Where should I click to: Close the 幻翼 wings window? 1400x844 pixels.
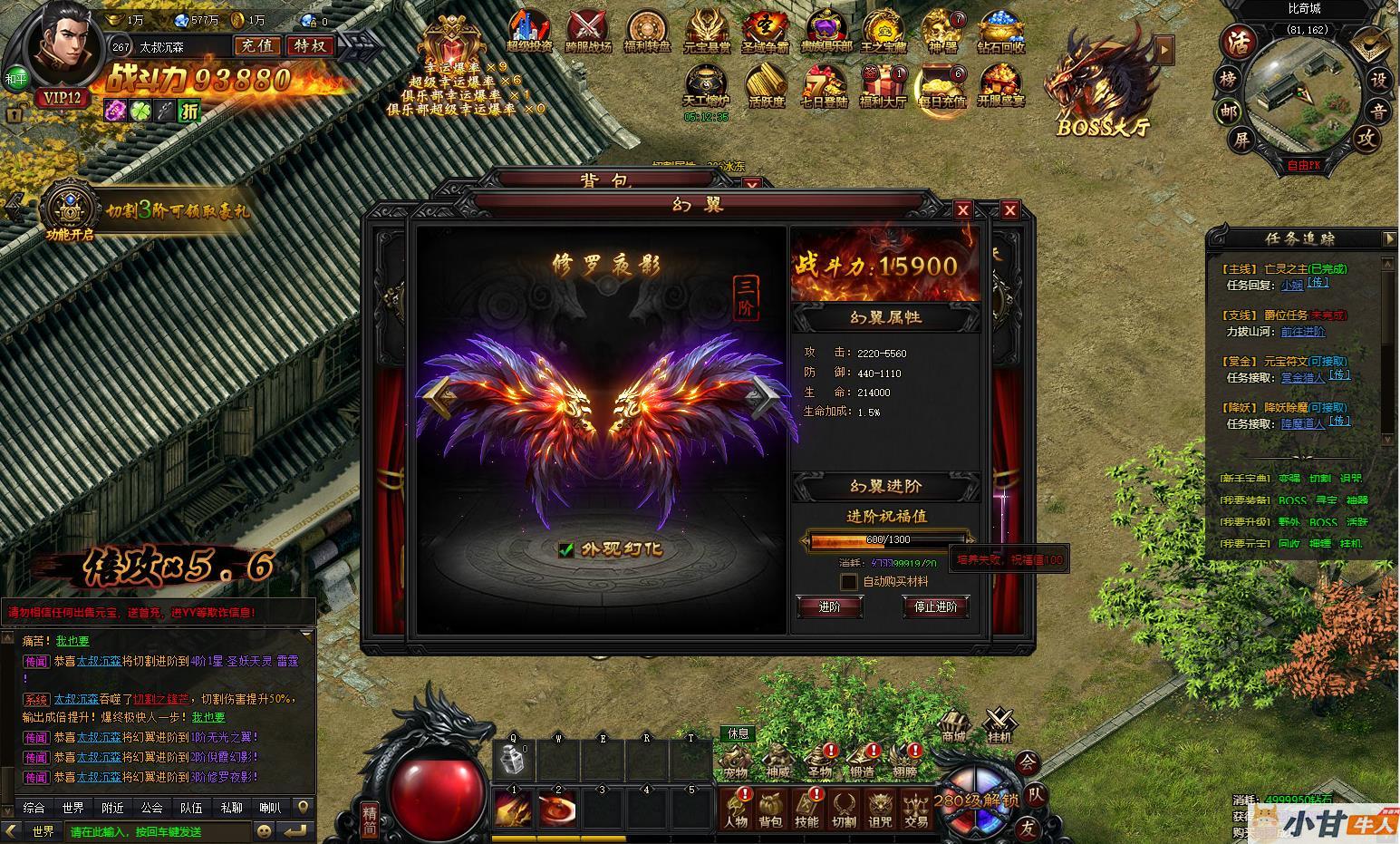pyautogui.click(x=963, y=210)
